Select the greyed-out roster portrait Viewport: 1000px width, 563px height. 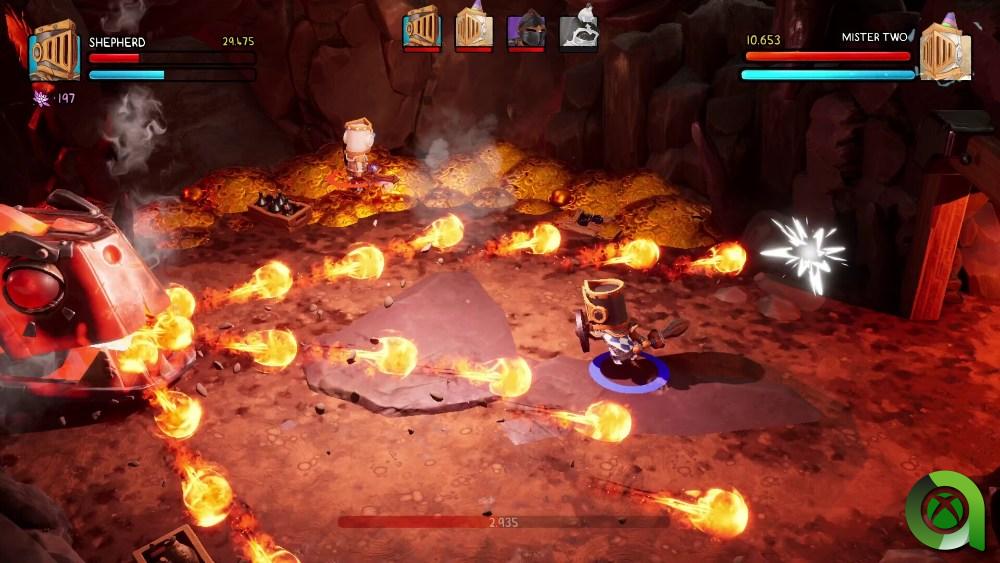click(578, 28)
